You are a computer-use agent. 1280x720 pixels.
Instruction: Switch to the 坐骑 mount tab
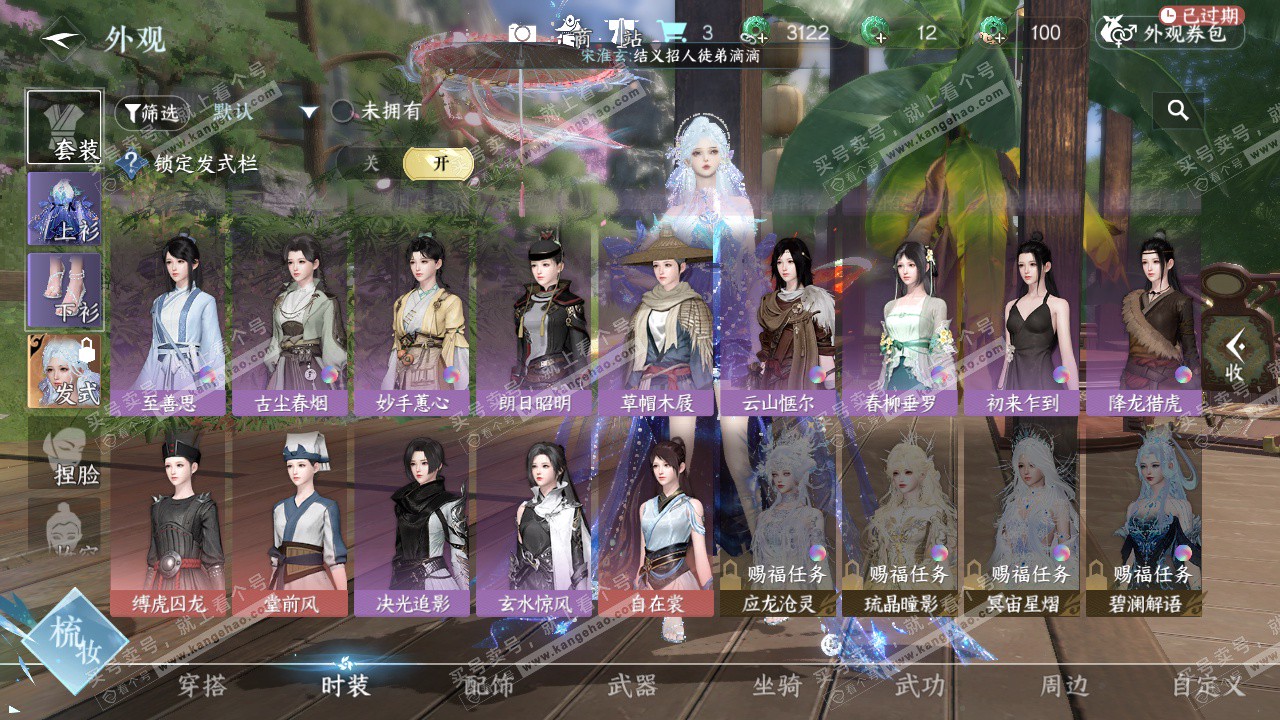coord(777,686)
